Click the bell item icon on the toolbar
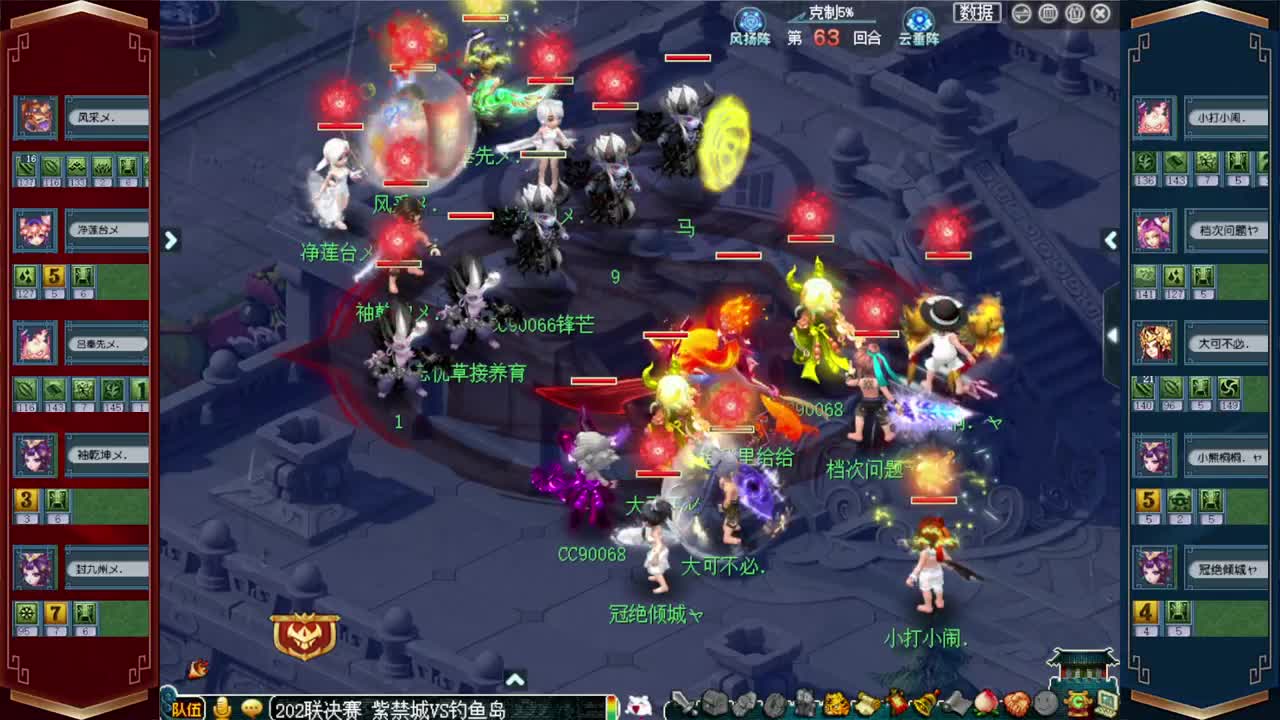 pos(927,707)
